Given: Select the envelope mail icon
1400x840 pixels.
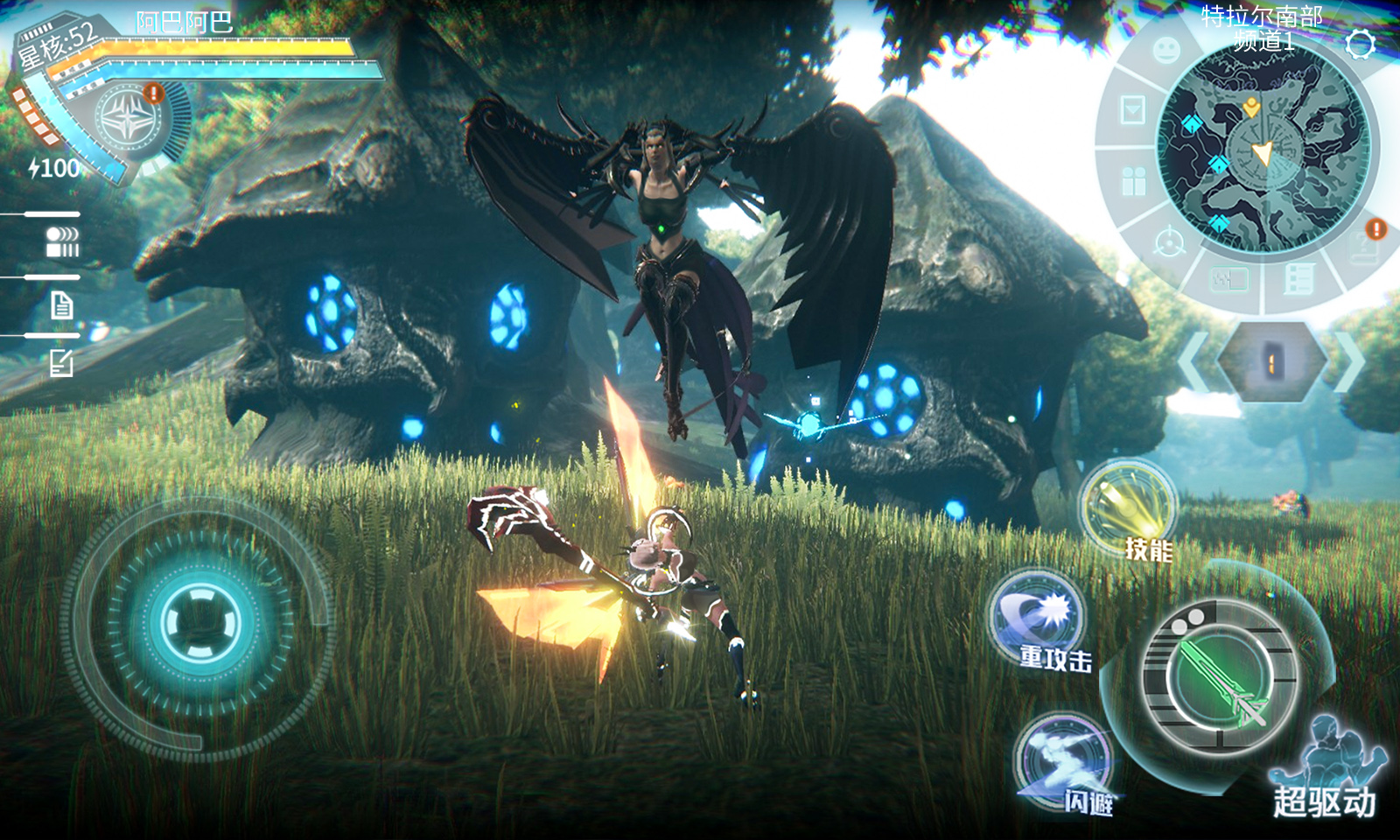Looking at the screenshot, I should (x=1133, y=110).
